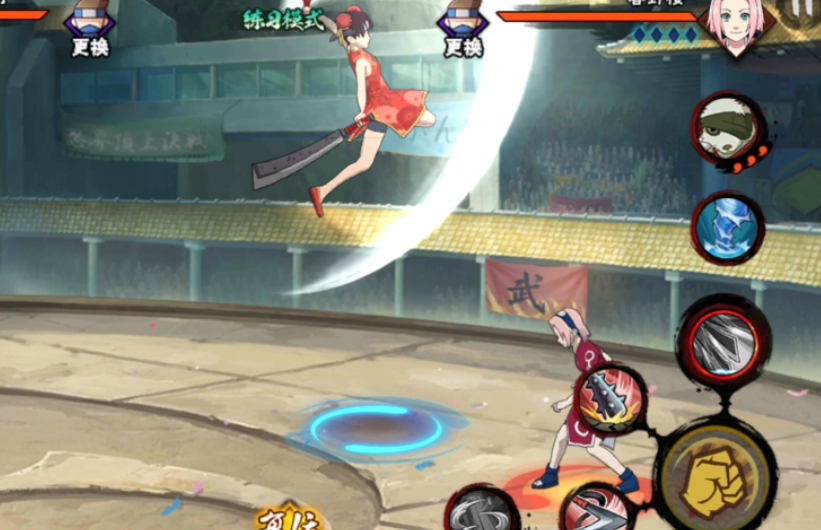Activate the blue lightning secret scroll
The width and height of the screenshot is (821, 530).
[727, 226]
